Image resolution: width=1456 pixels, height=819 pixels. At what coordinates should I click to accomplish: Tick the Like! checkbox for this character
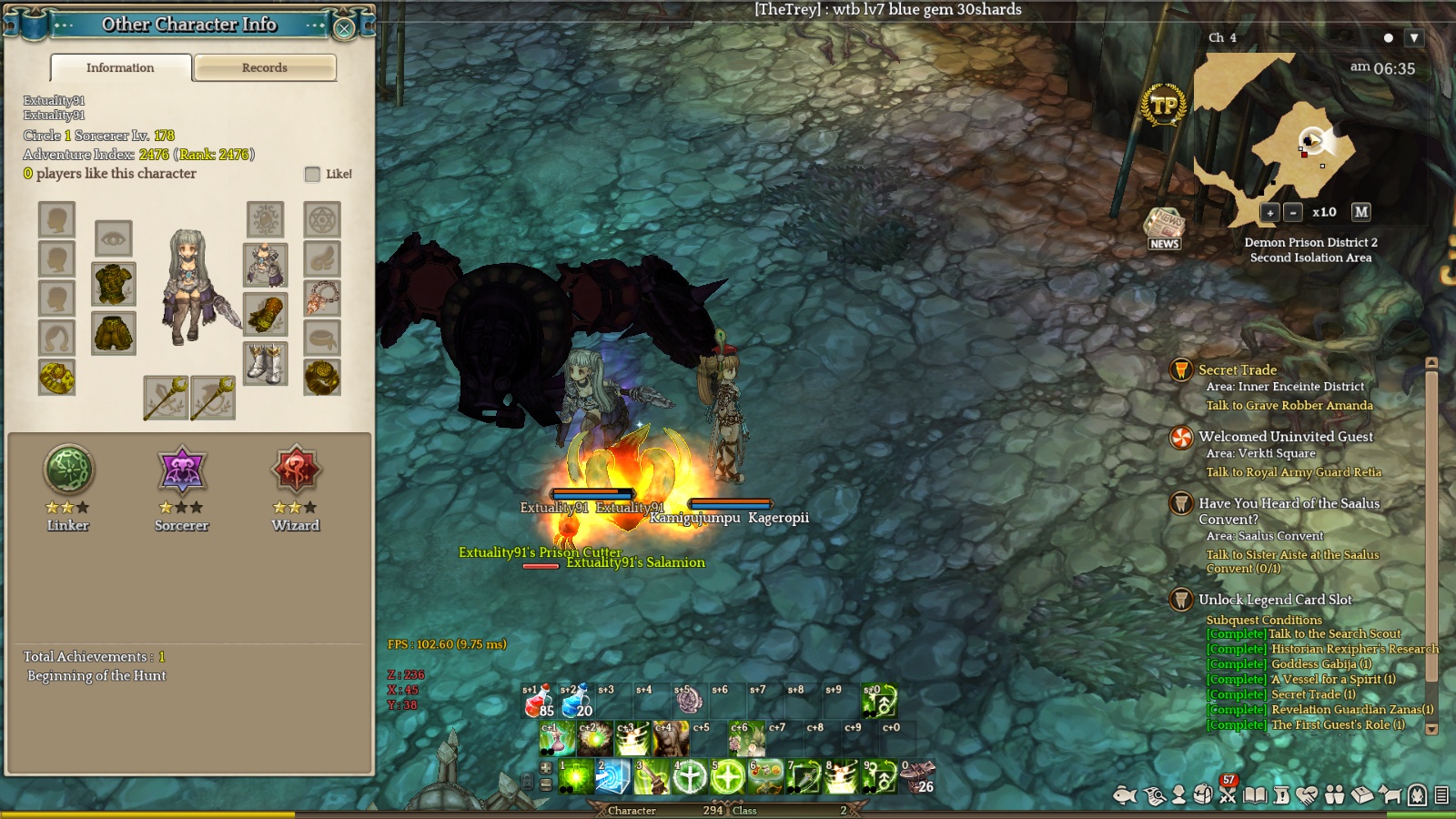(313, 174)
